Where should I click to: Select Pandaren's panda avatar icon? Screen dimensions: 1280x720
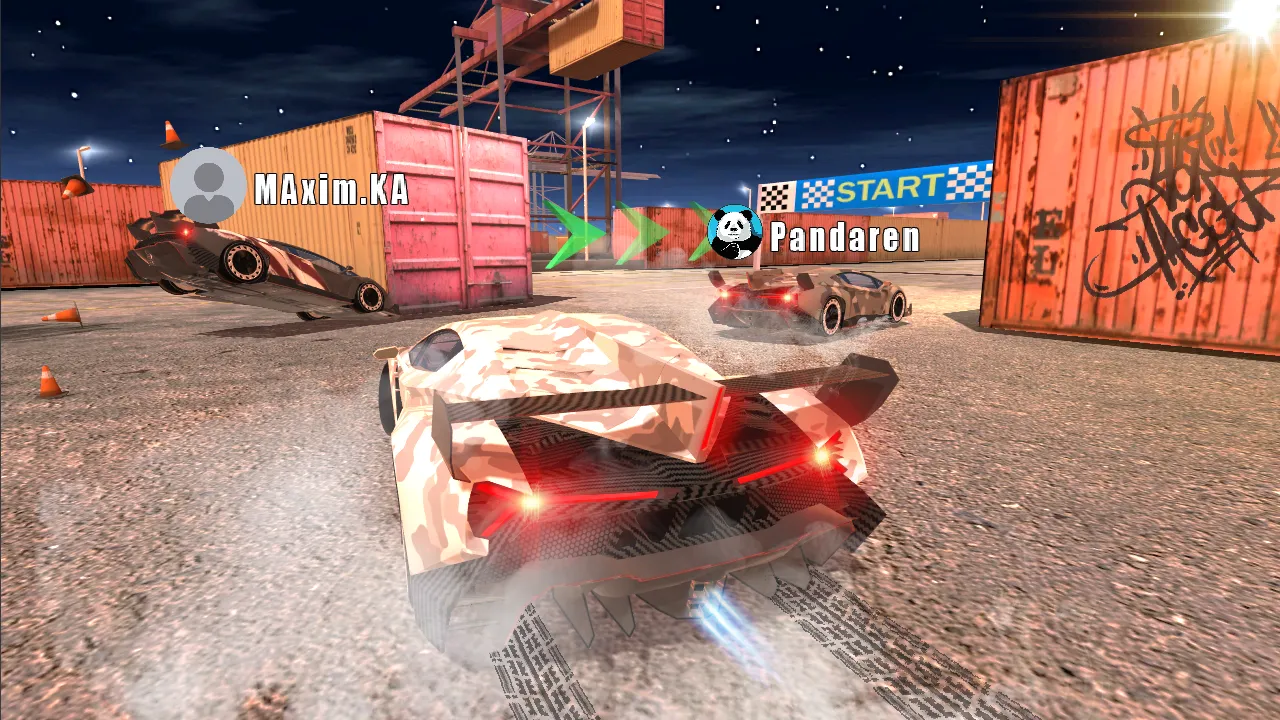(x=735, y=233)
